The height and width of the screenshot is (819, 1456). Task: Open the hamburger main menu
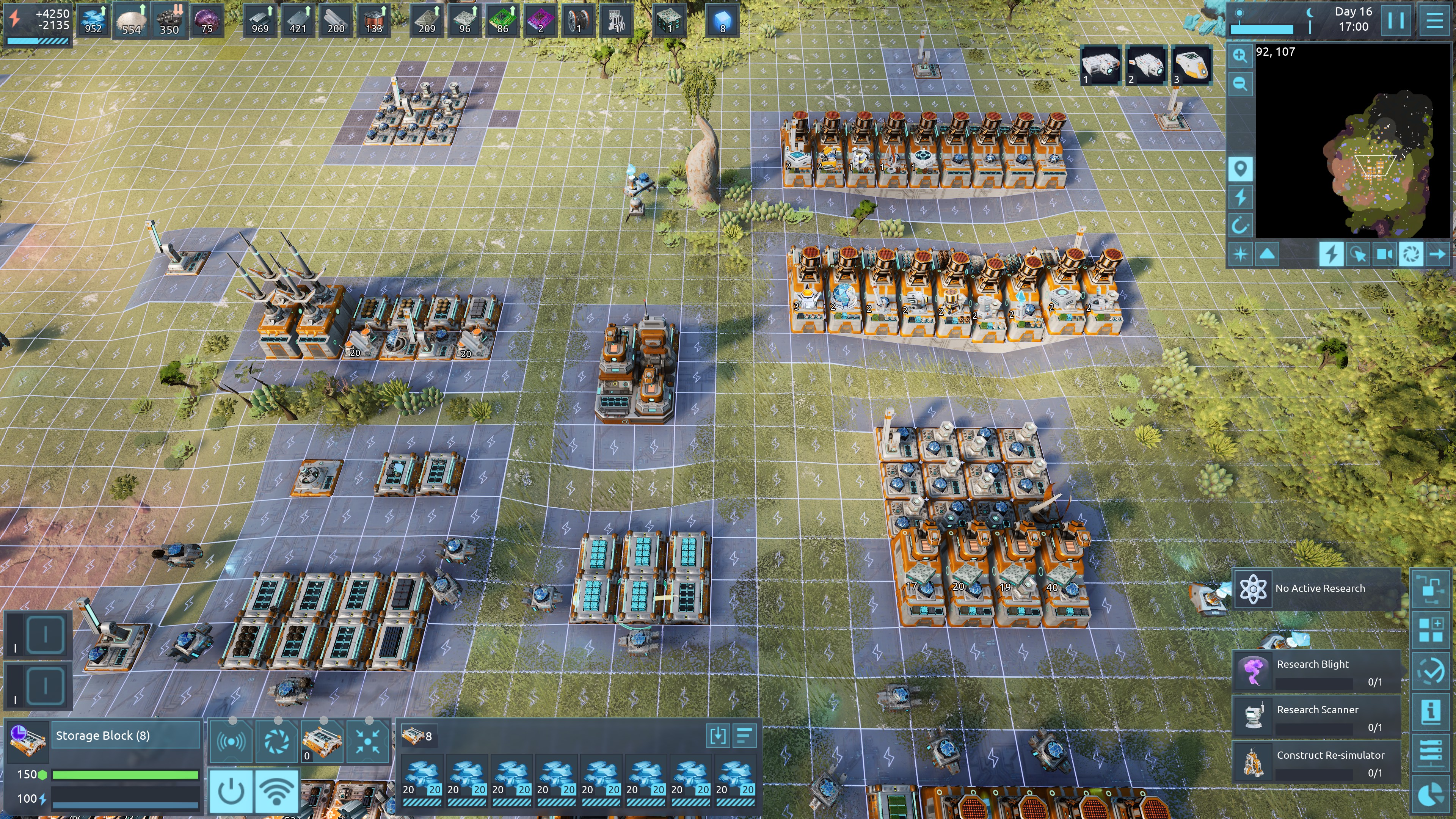tap(1434, 20)
